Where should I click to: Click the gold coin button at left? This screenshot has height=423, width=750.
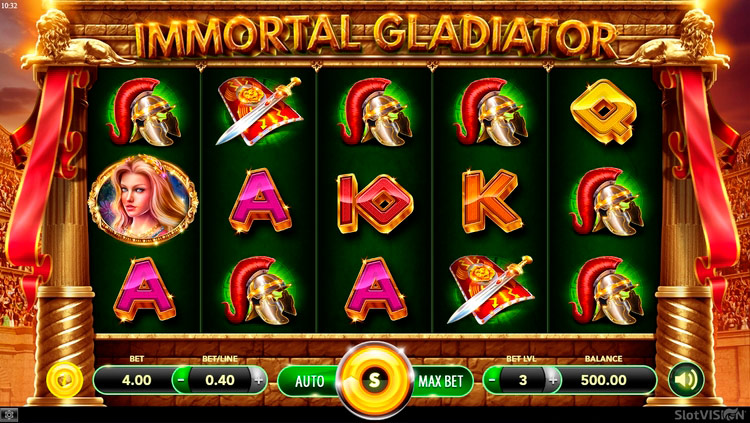click(x=63, y=380)
